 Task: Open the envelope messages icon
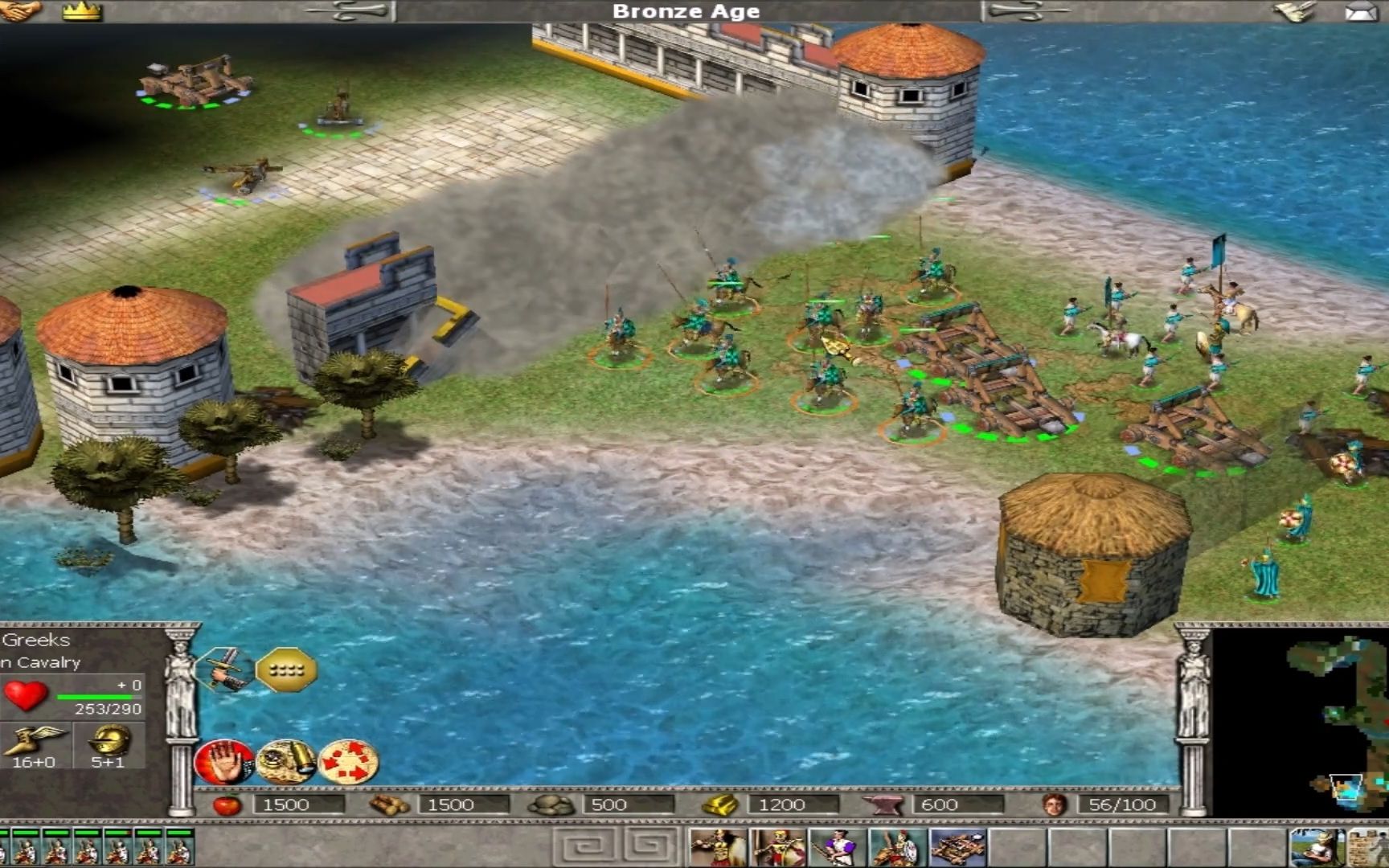tap(1360, 11)
